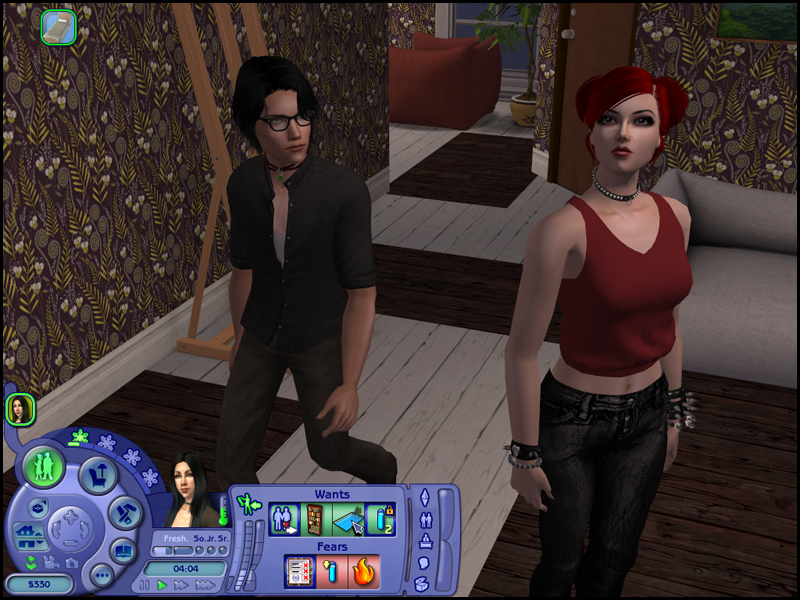Set game speed to fast forward

[x=181, y=585]
